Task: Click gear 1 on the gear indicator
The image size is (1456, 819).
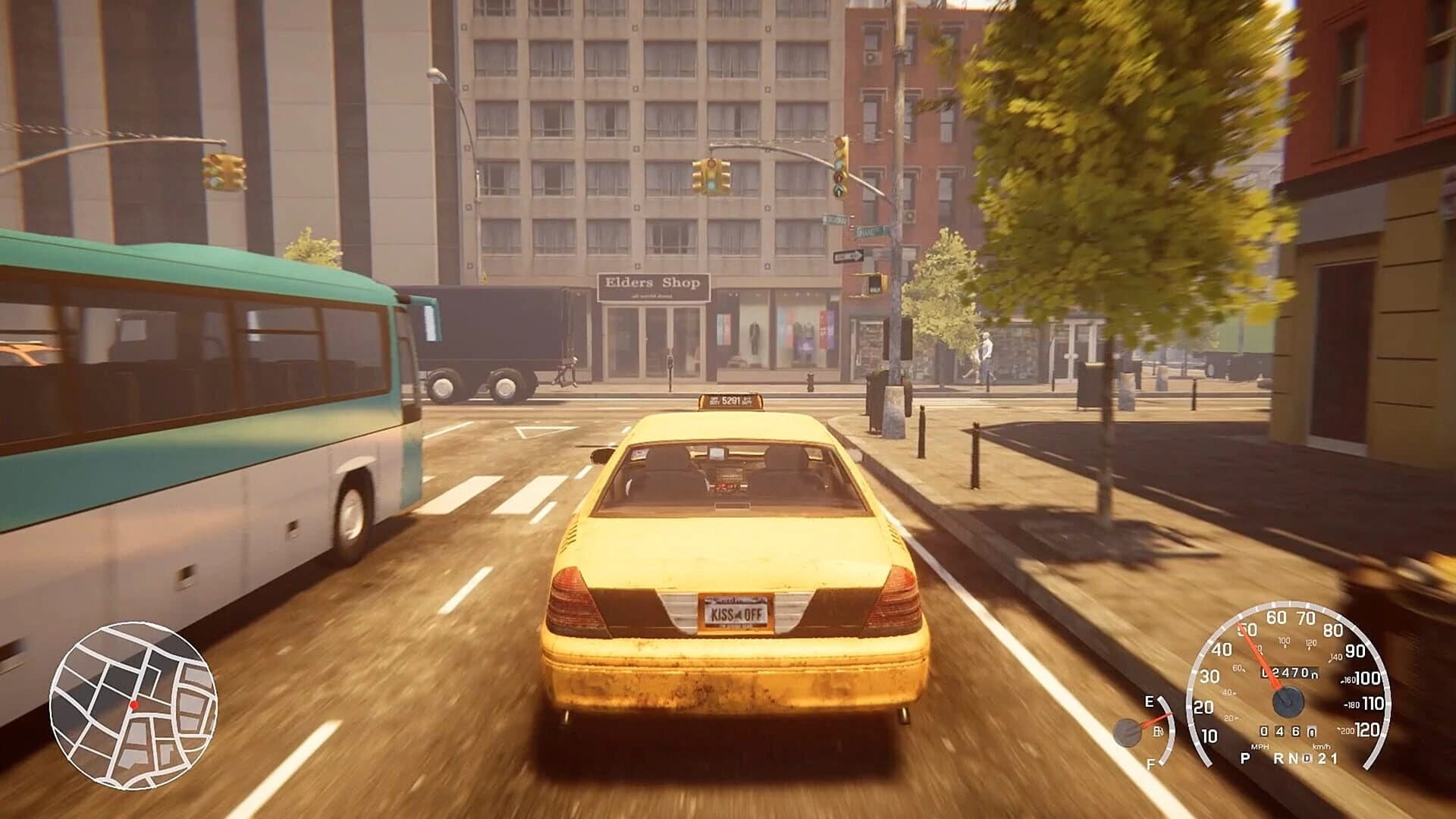Action: (x=1332, y=758)
